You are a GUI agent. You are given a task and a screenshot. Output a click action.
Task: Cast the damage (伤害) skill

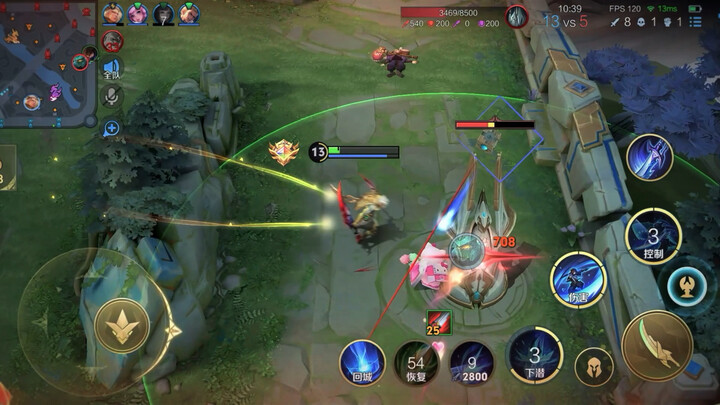pos(578,279)
